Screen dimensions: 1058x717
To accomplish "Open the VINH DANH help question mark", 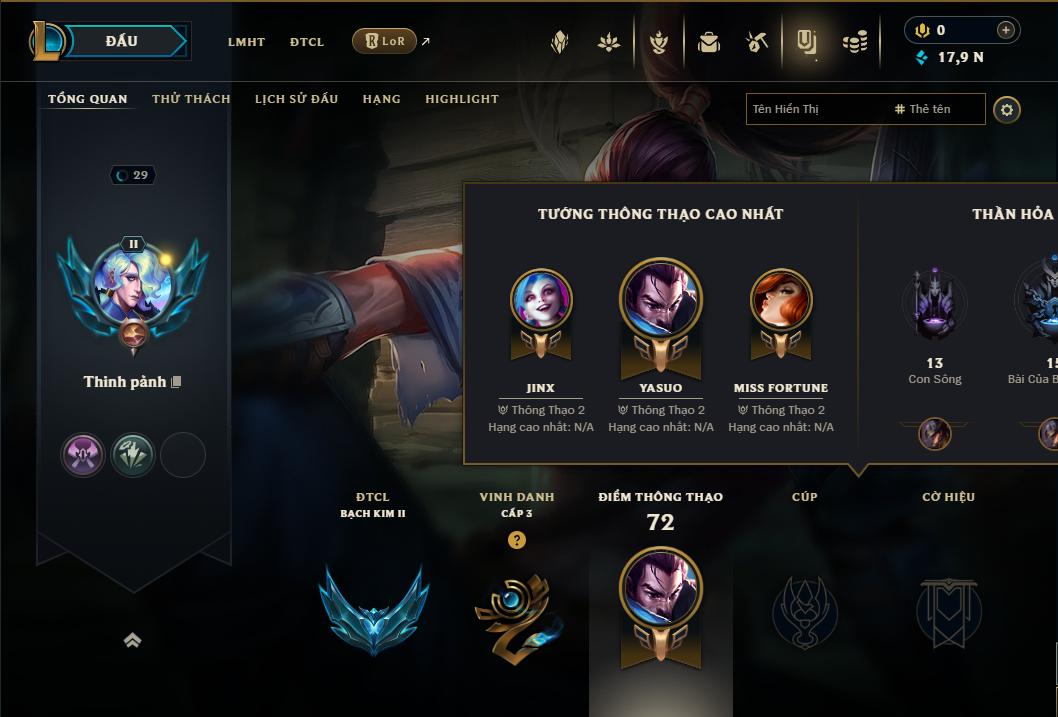I will coord(516,540).
